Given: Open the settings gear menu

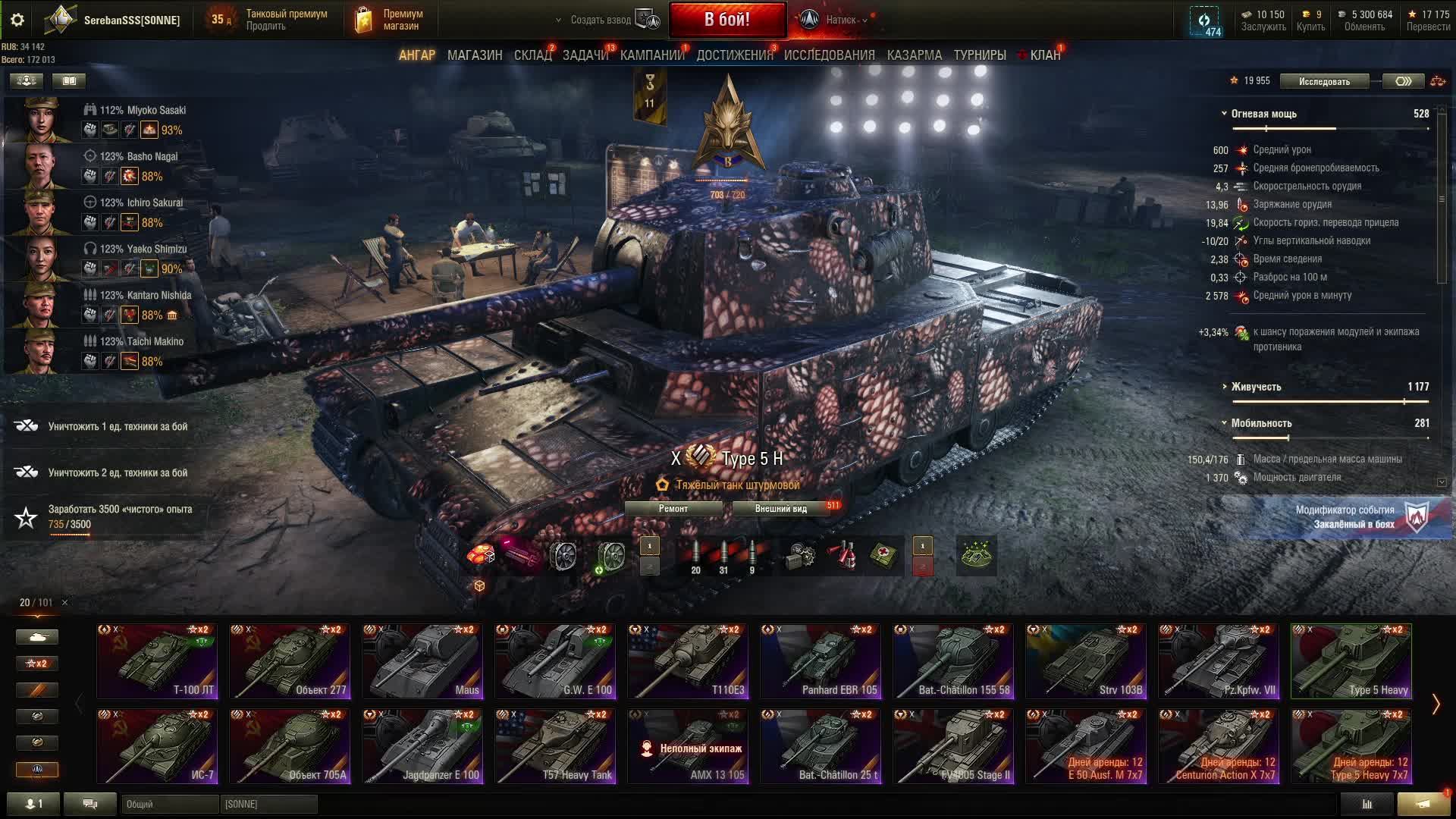Looking at the screenshot, I should click(17, 20).
